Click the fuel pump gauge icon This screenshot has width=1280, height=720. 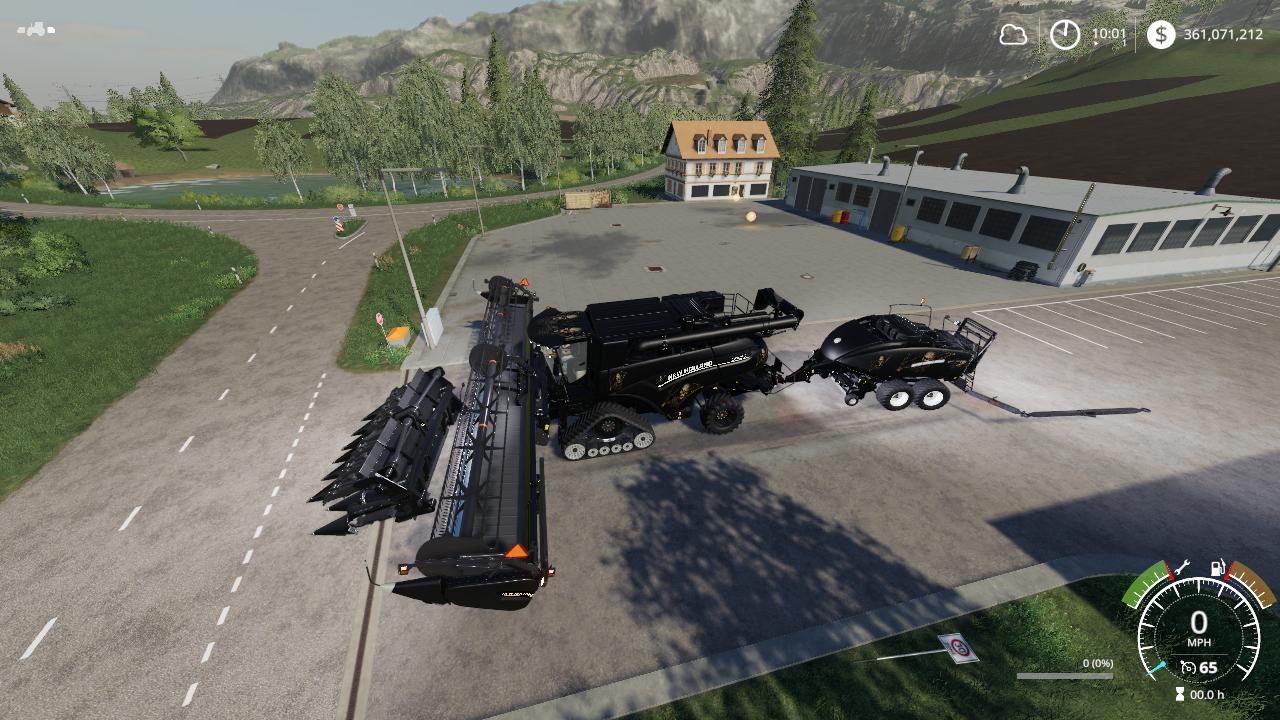coord(1219,569)
